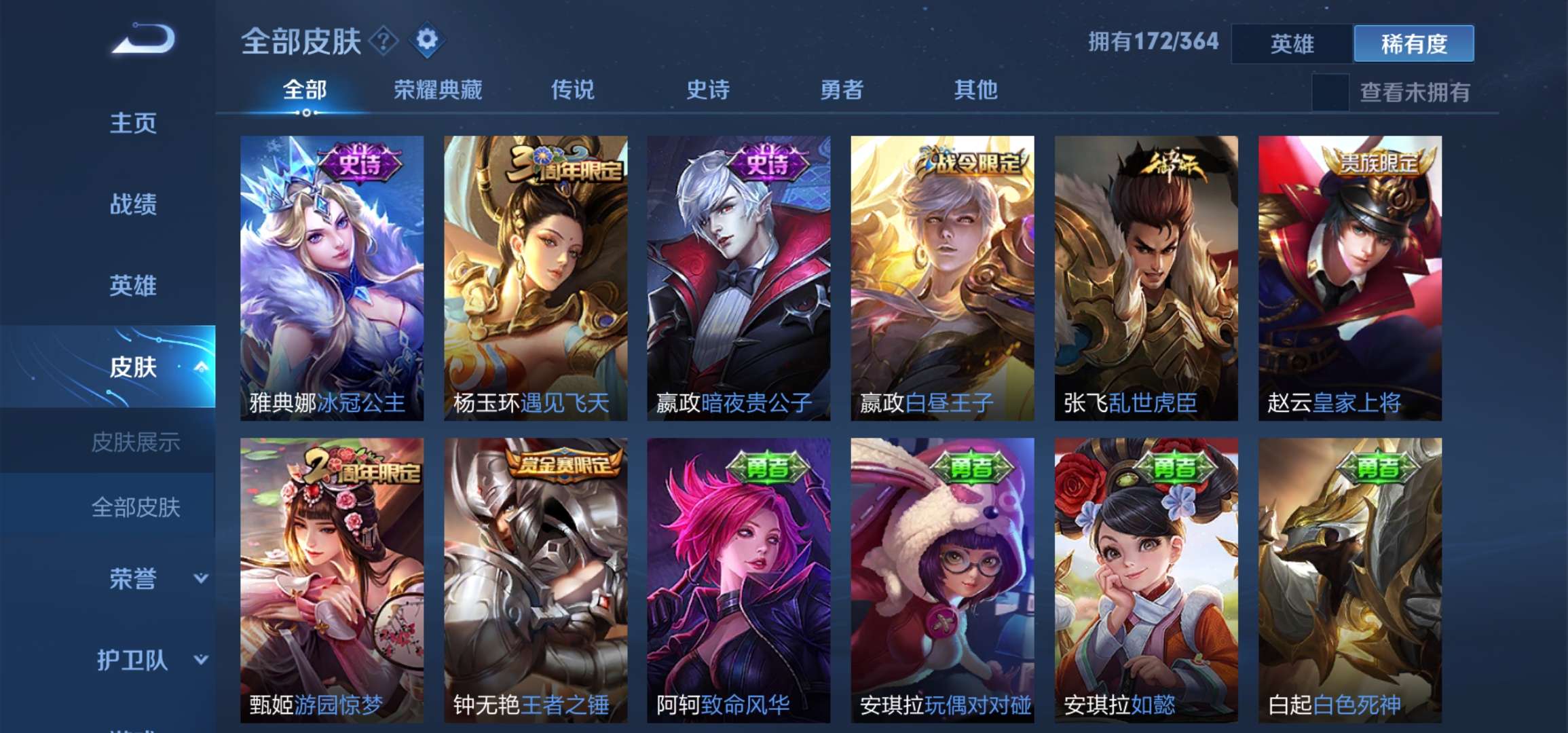Toggle the 稀有度 sorting option

(1413, 43)
